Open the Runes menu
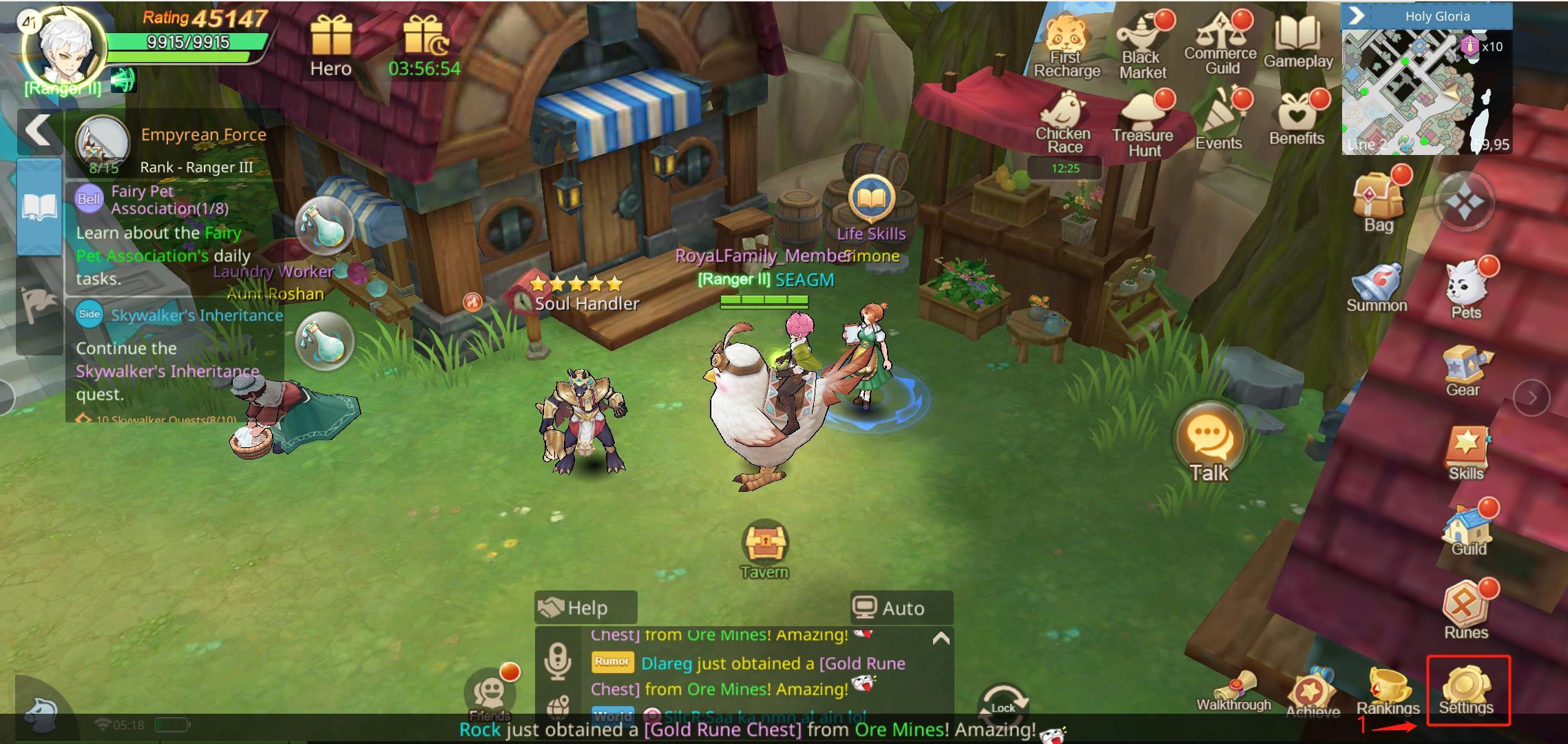1568x744 pixels. 1466,610
